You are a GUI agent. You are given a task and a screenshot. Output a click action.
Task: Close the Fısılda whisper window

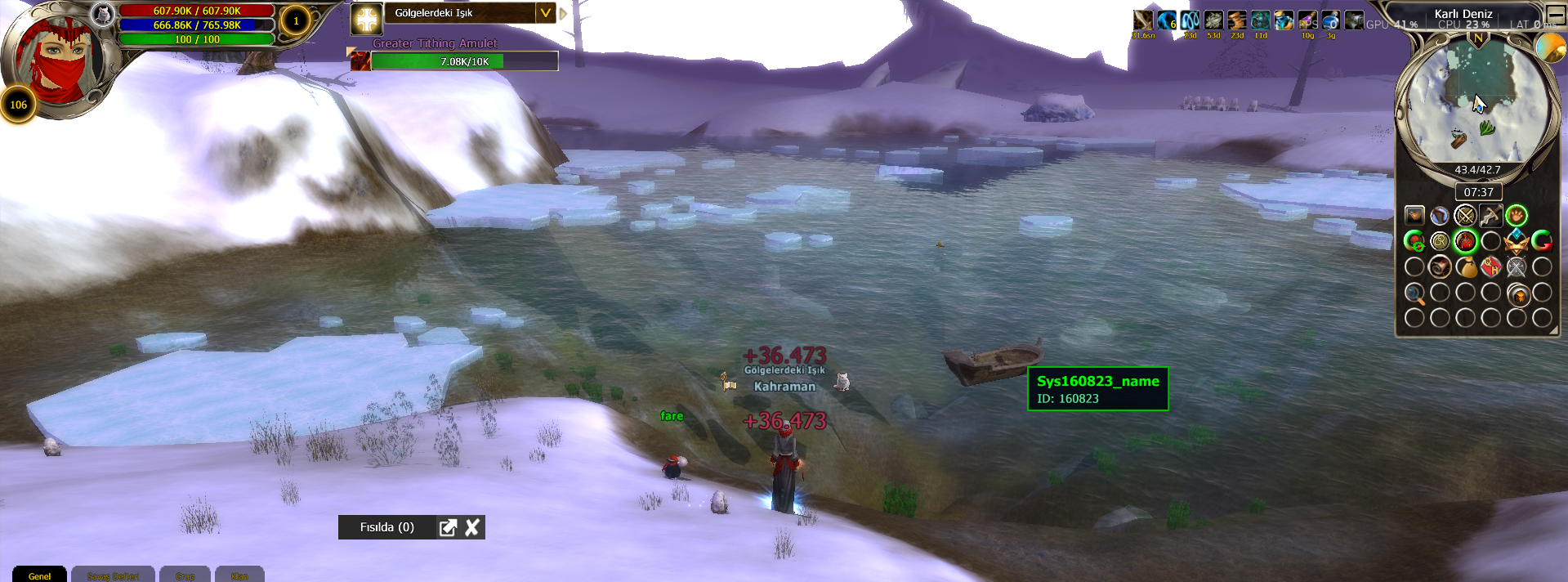tap(472, 527)
